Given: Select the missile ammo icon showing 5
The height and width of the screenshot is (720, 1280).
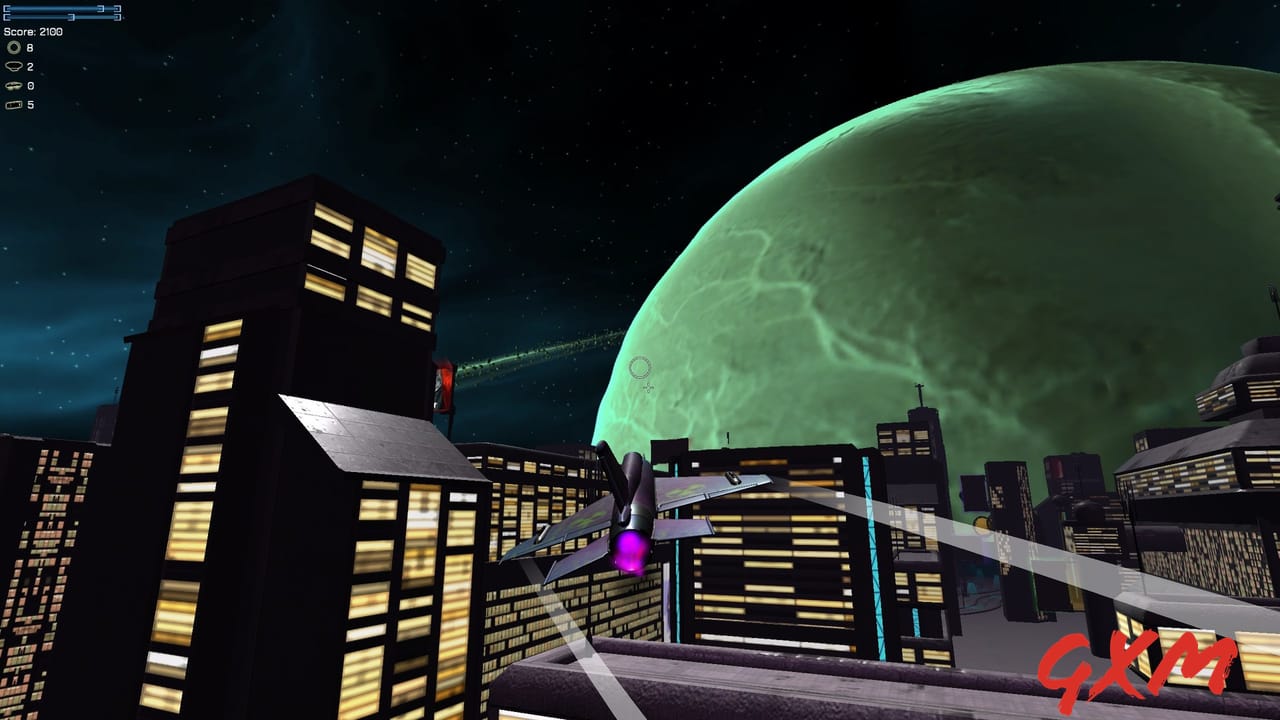Looking at the screenshot, I should 15,105.
